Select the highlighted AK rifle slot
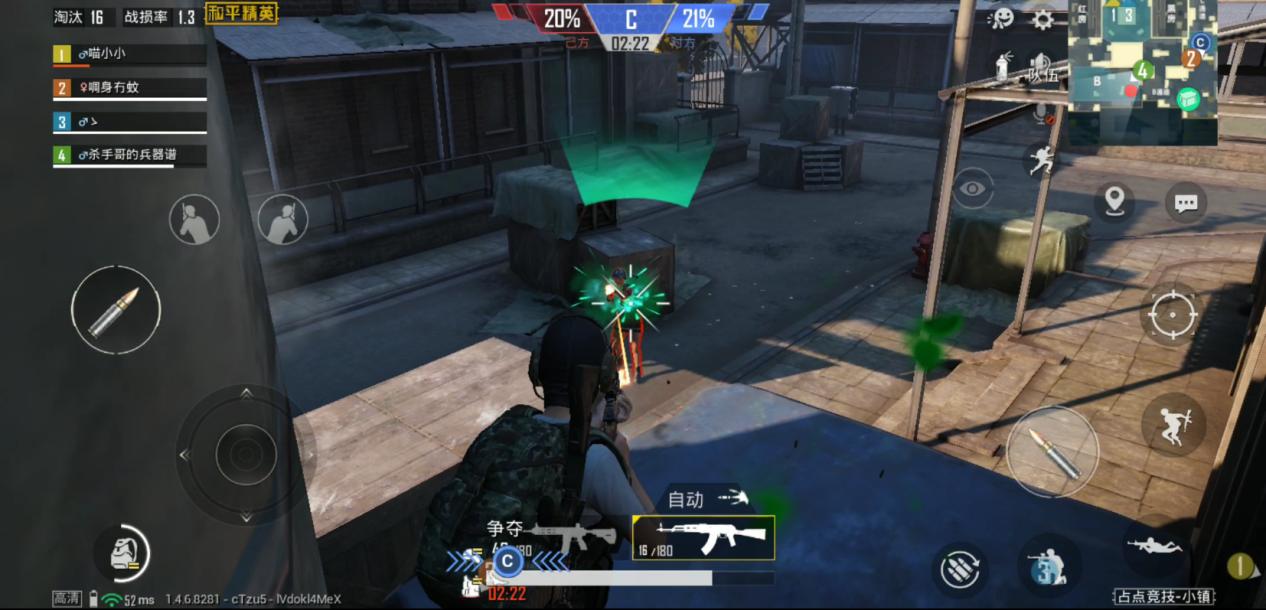 [704, 538]
